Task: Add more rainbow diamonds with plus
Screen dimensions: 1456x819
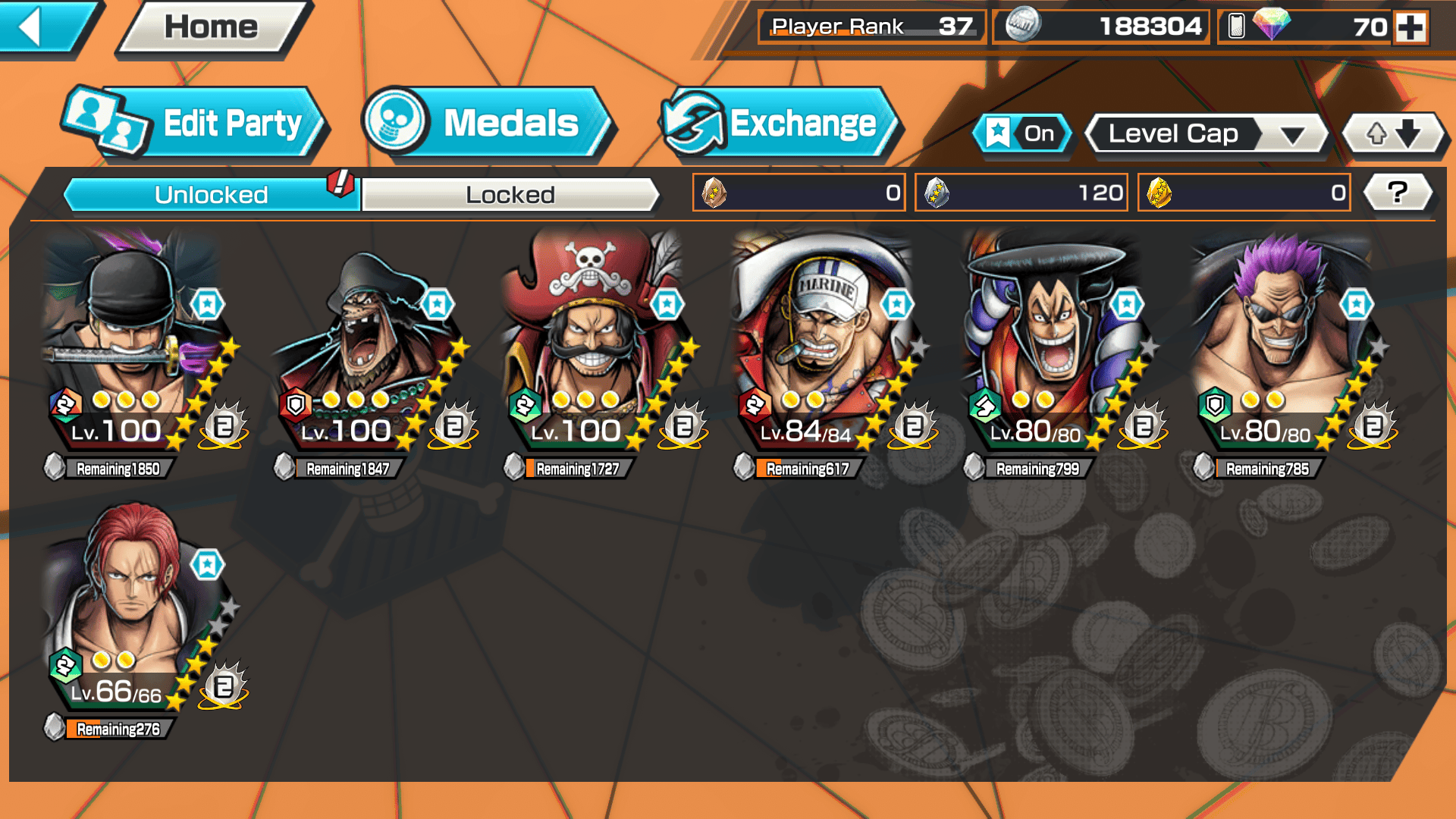Action: [1410, 27]
